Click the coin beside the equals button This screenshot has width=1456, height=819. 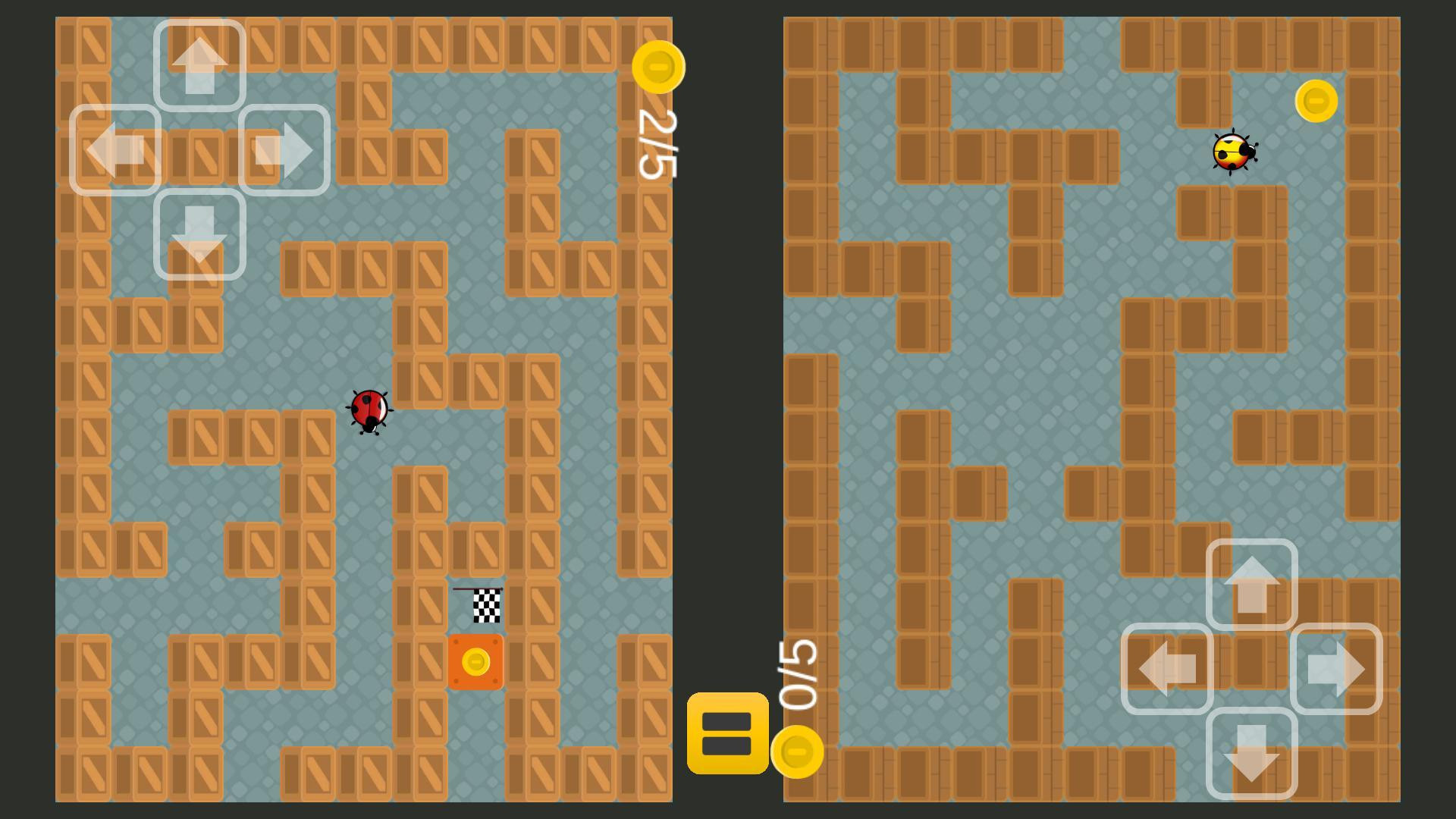797,753
